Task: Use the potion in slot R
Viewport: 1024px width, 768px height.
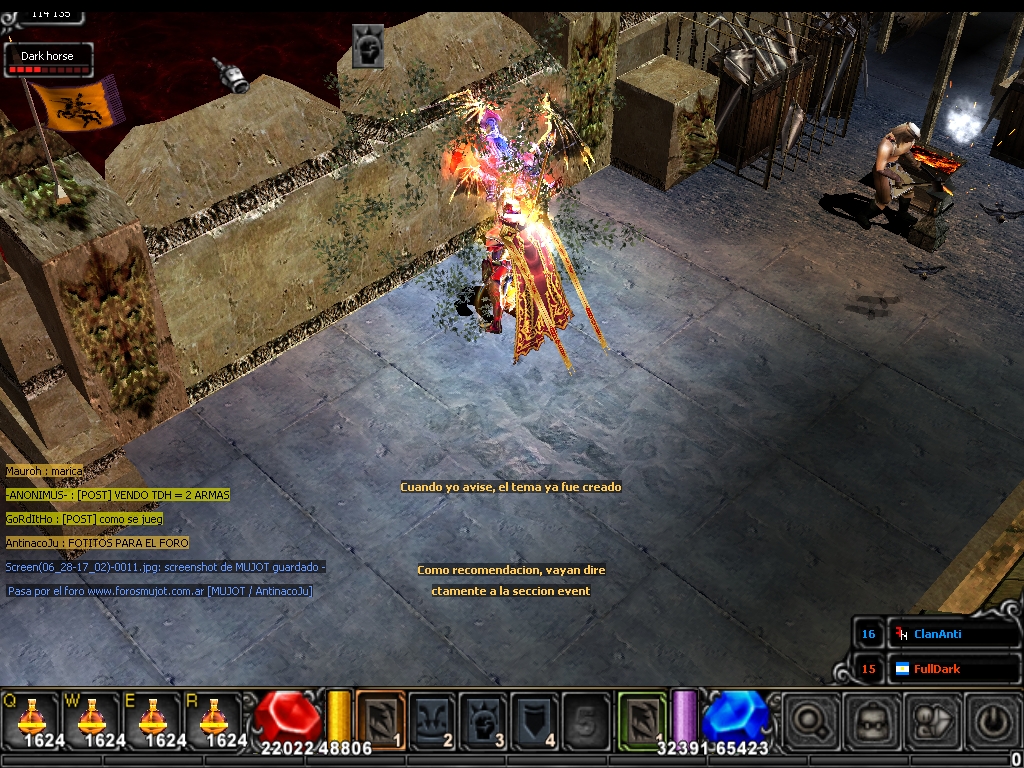Action: 213,718
